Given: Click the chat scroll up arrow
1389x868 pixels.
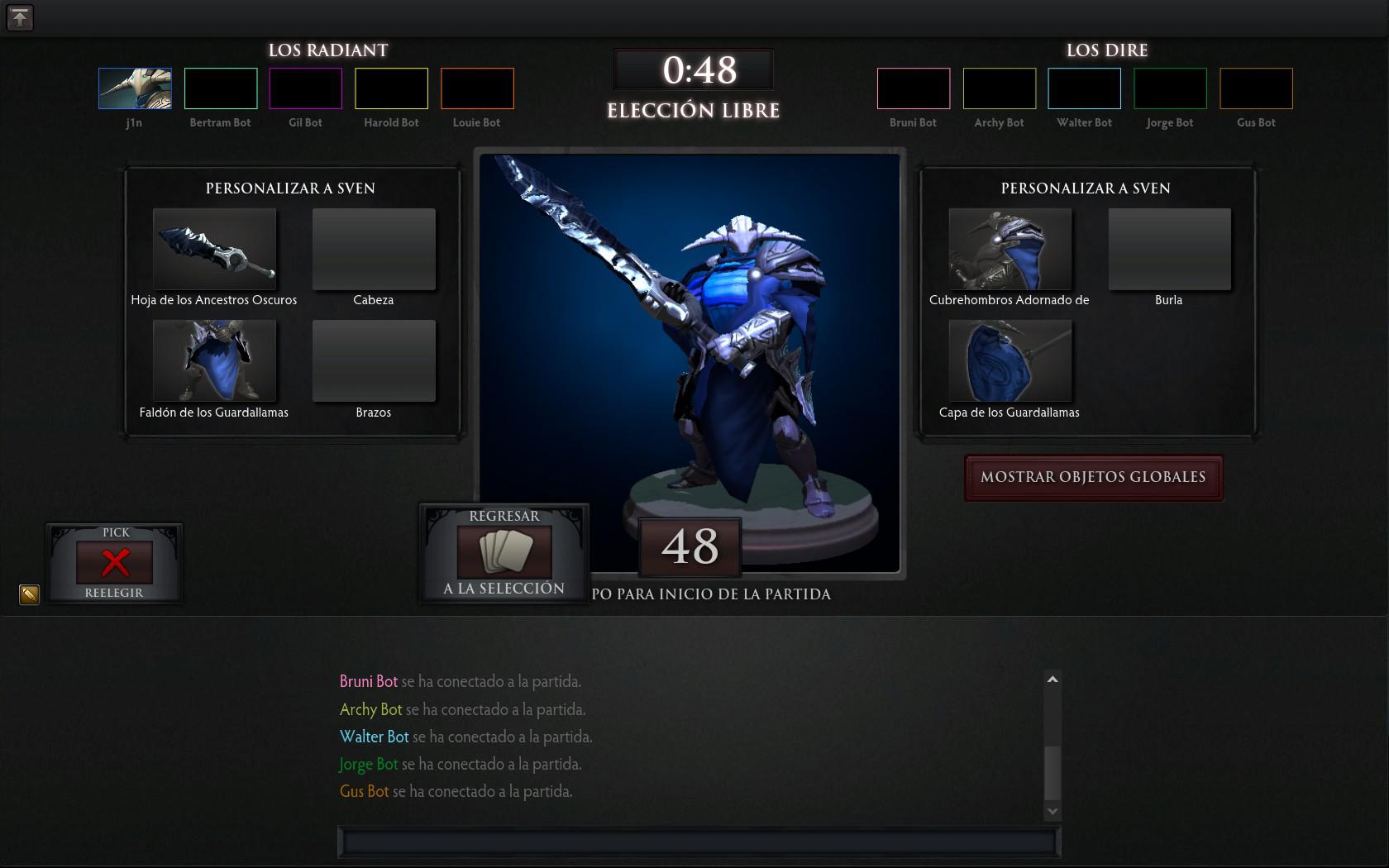Looking at the screenshot, I should [1052, 680].
